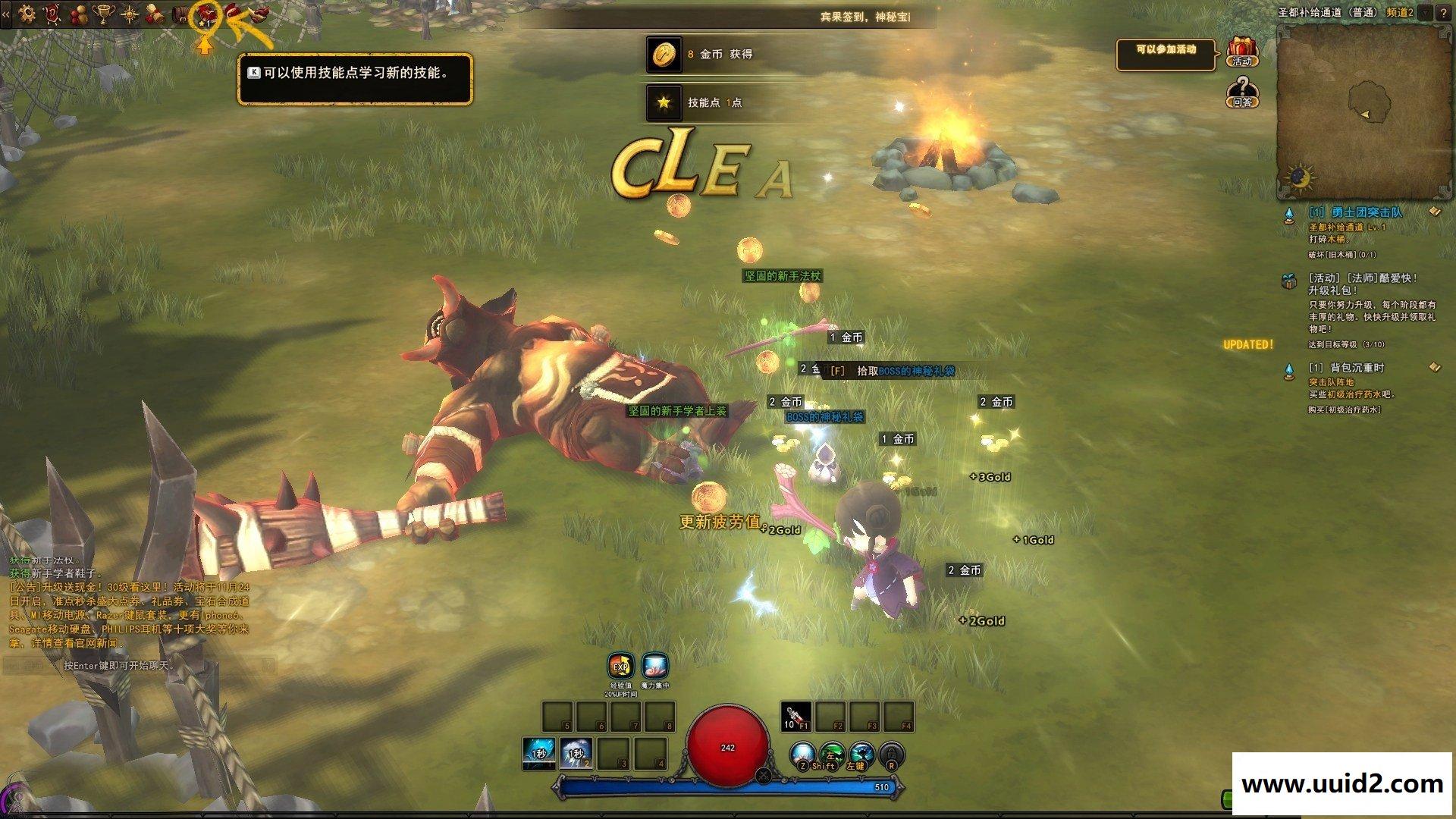Click the locked R skill slot
Viewport: 1456px width, 819px height.
892,755
